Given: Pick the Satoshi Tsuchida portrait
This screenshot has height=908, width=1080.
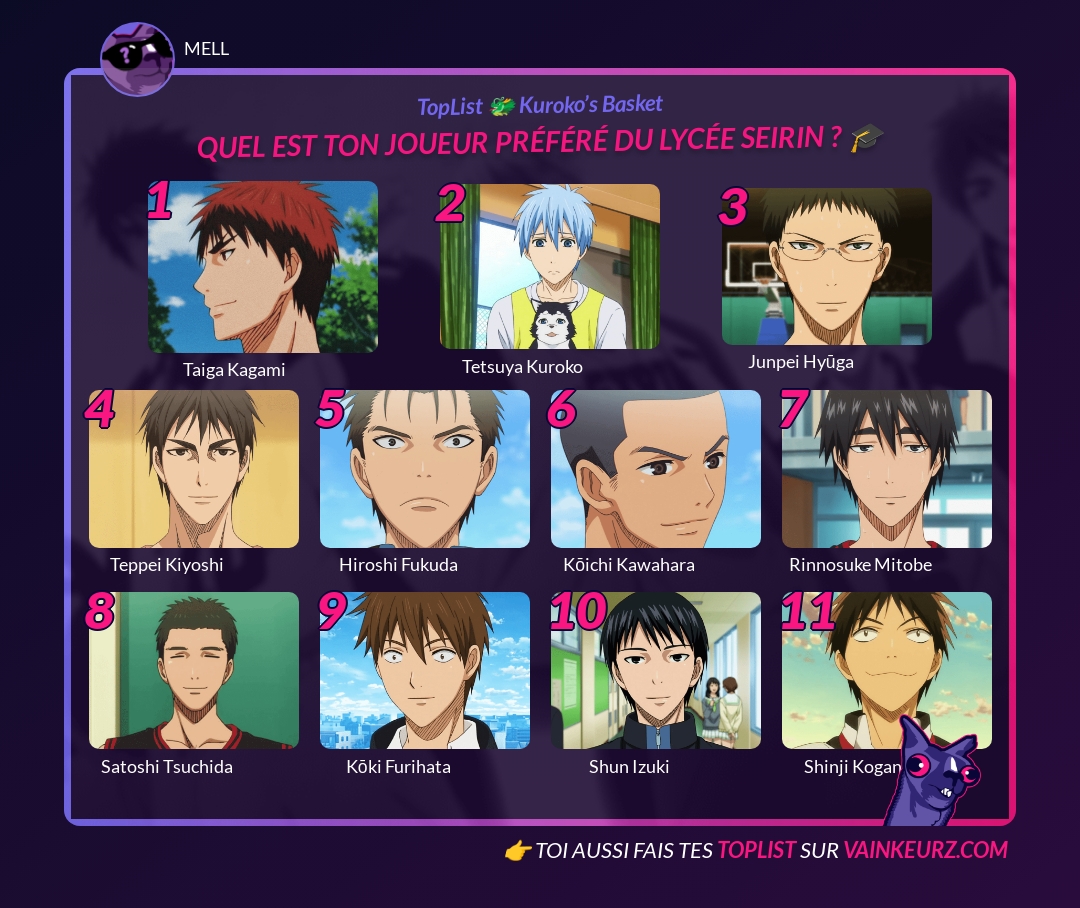Looking at the screenshot, I should [x=194, y=670].
